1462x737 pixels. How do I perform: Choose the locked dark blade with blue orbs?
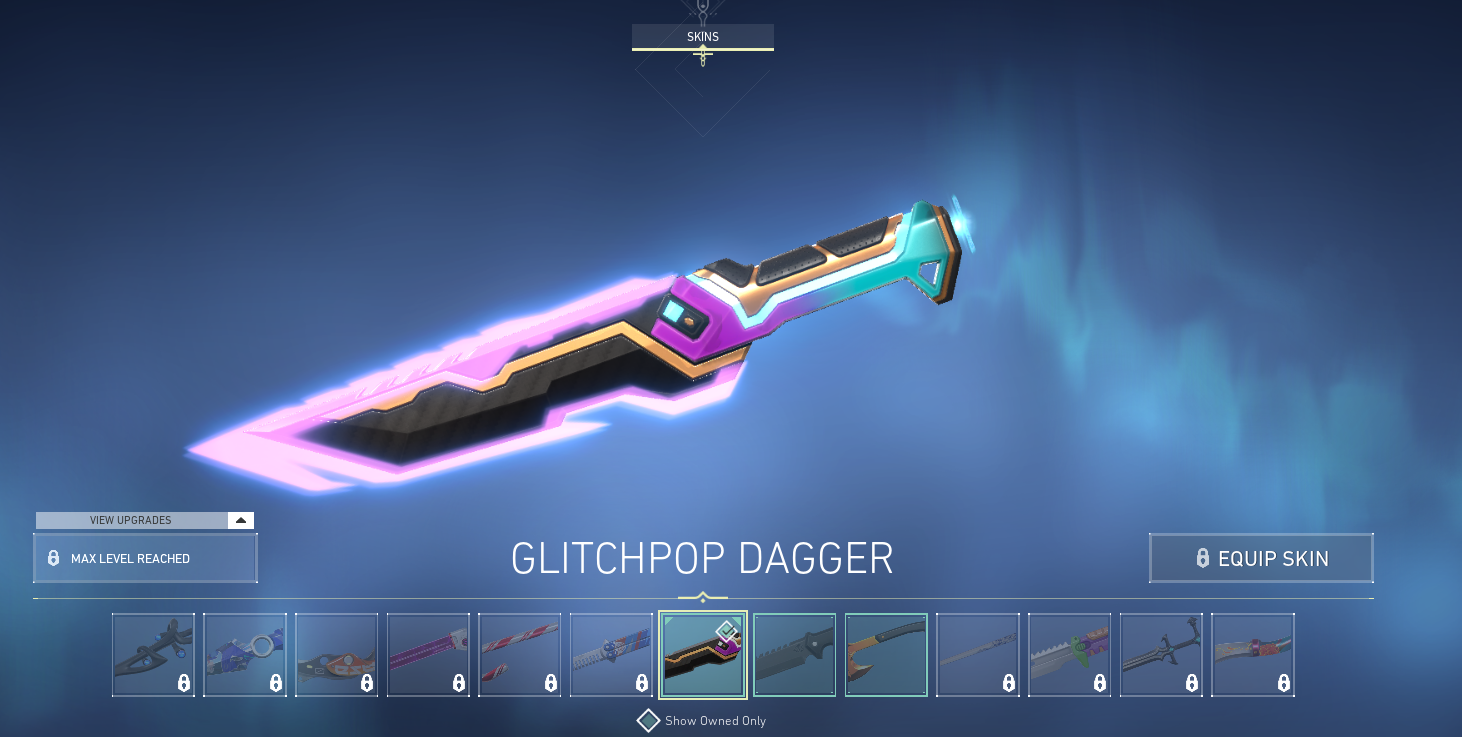pos(153,655)
